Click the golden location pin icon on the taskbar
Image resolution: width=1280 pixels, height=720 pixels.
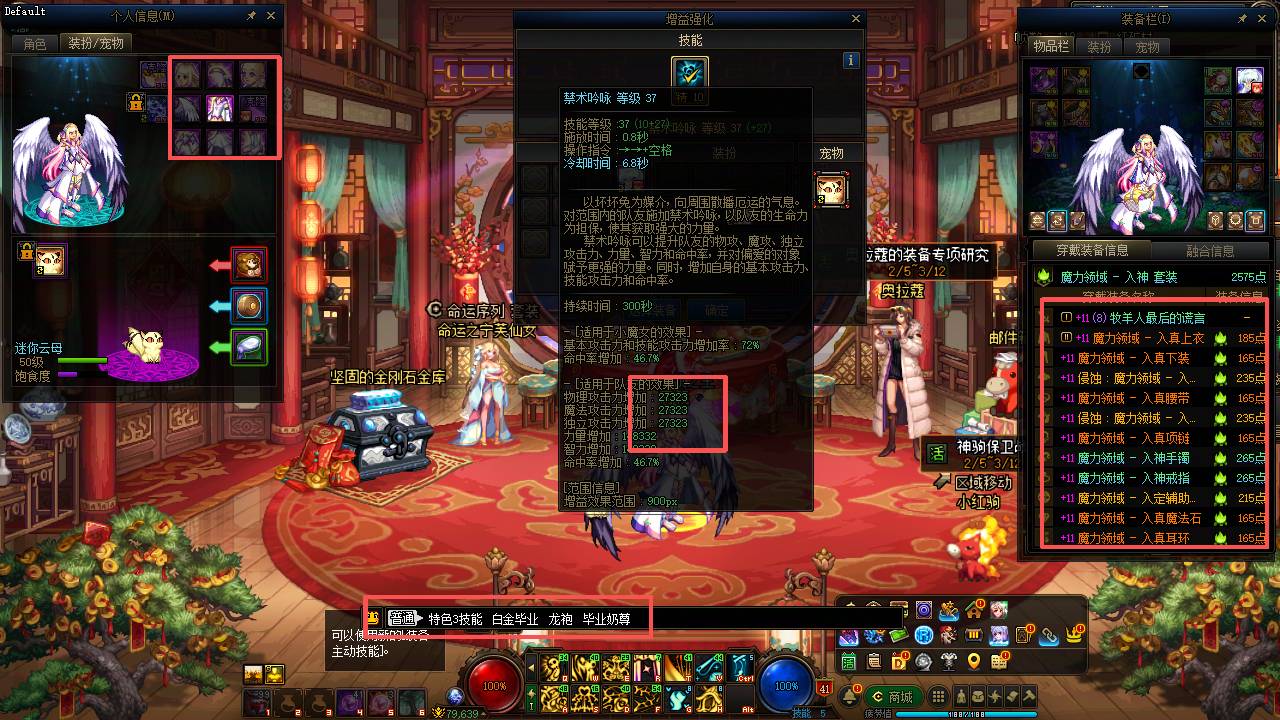point(973,662)
